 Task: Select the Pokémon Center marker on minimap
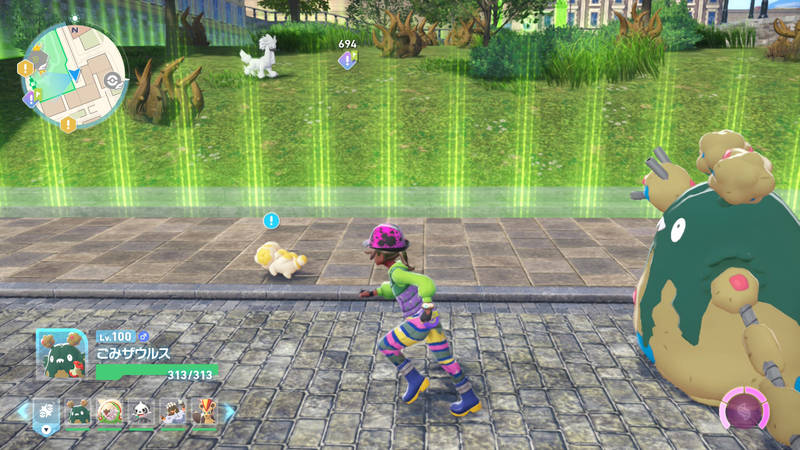(x=111, y=80)
